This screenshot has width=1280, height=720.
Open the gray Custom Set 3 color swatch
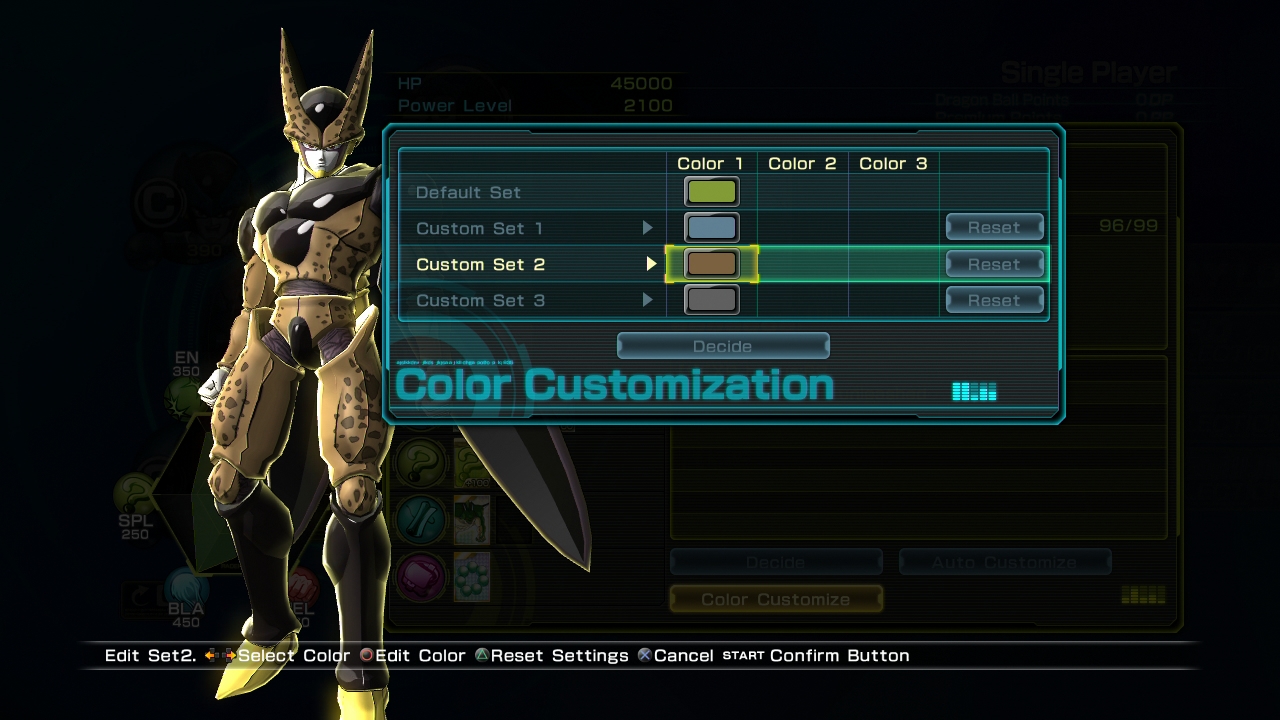711,300
